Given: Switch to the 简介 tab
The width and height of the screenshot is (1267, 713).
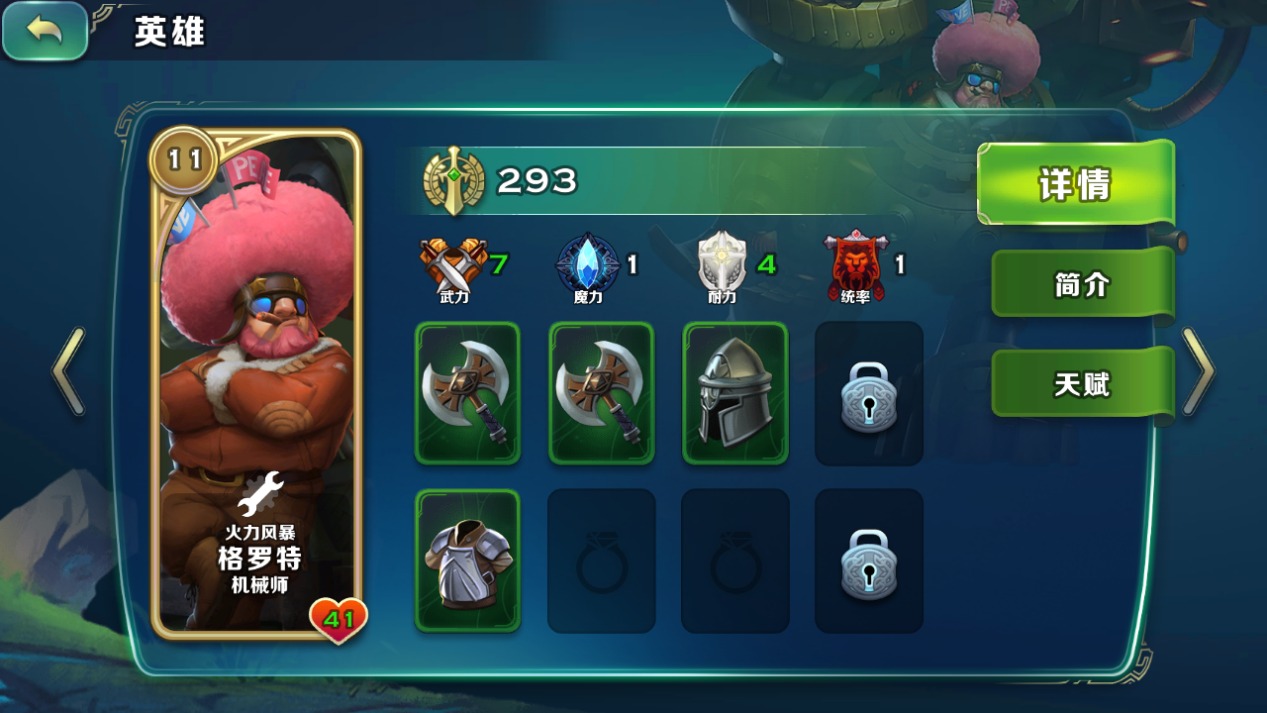Looking at the screenshot, I should [1081, 284].
